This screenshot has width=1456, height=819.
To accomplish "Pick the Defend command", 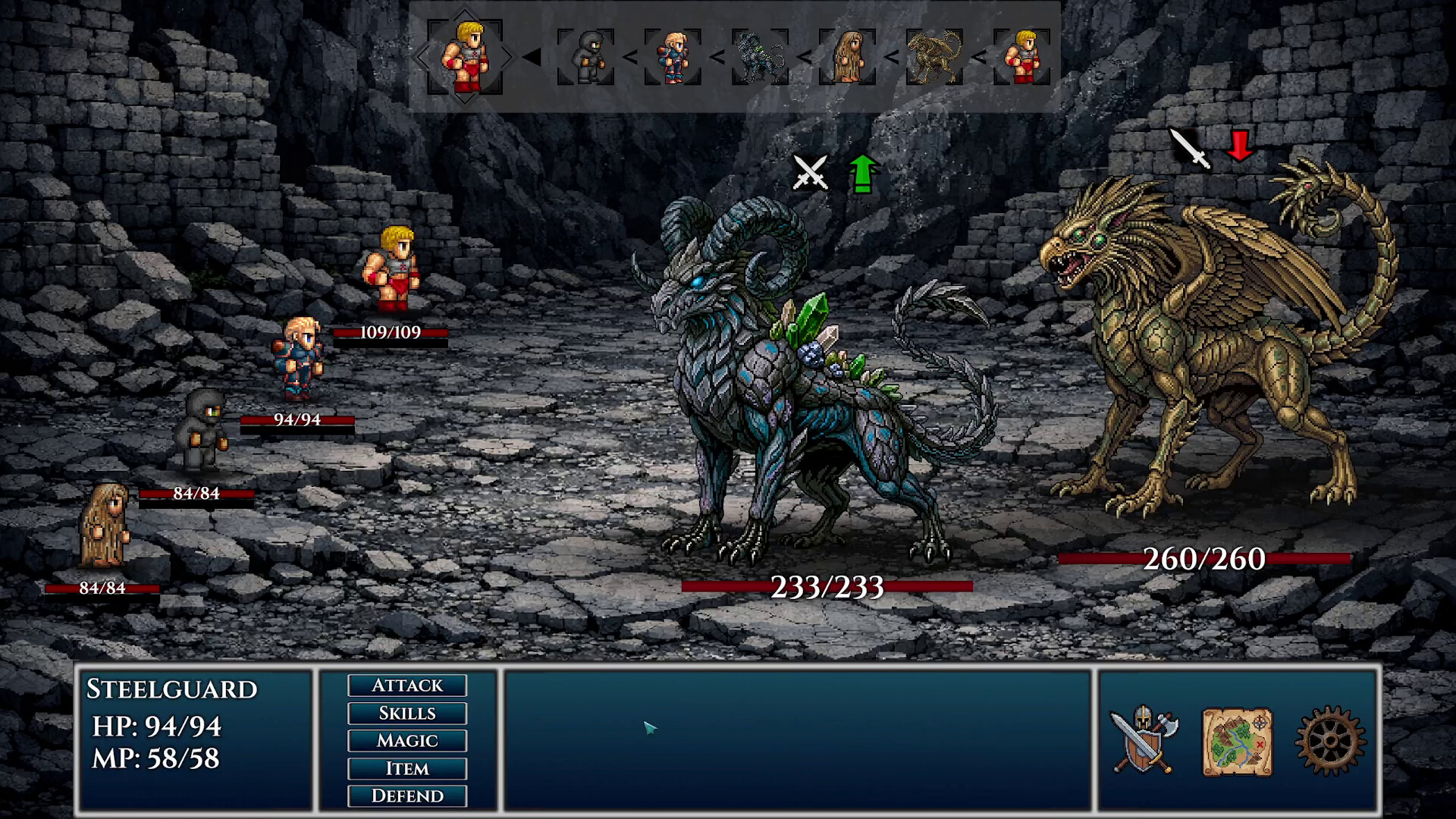I will tap(407, 796).
